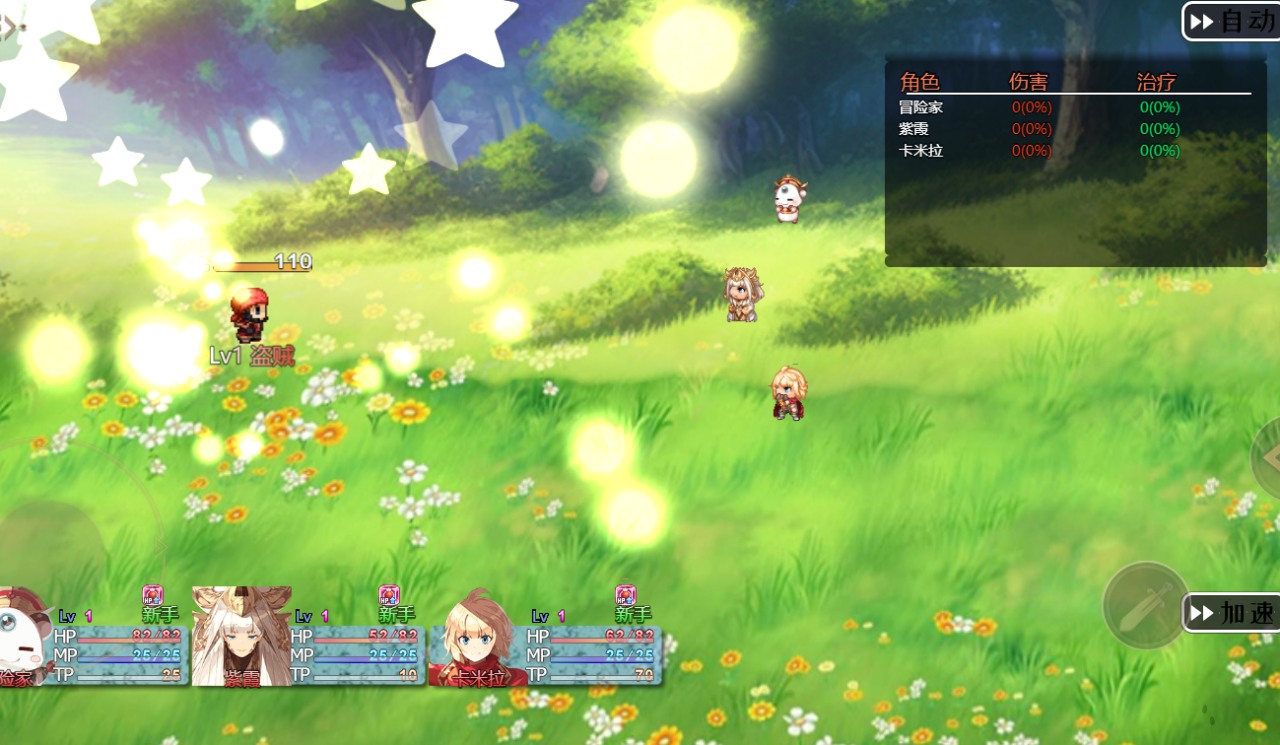The width and height of the screenshot is (1280, 745).
Task: Click the sheep monster sprite in the field
Action: 787,197
